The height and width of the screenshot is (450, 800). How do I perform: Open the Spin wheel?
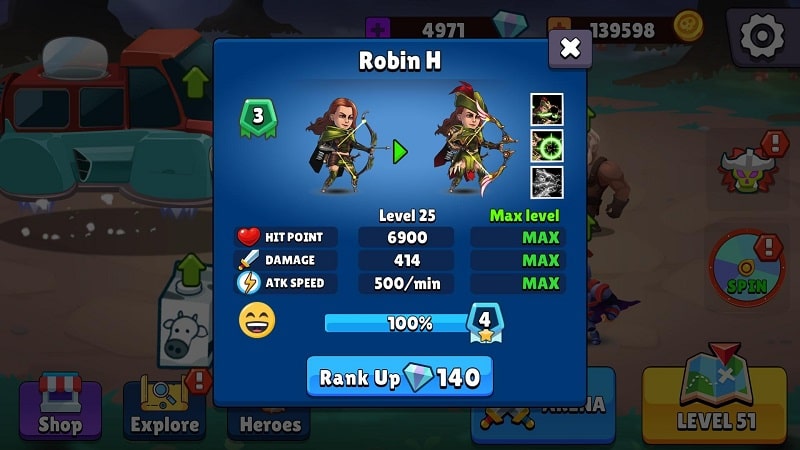click(x=746, y=268)
